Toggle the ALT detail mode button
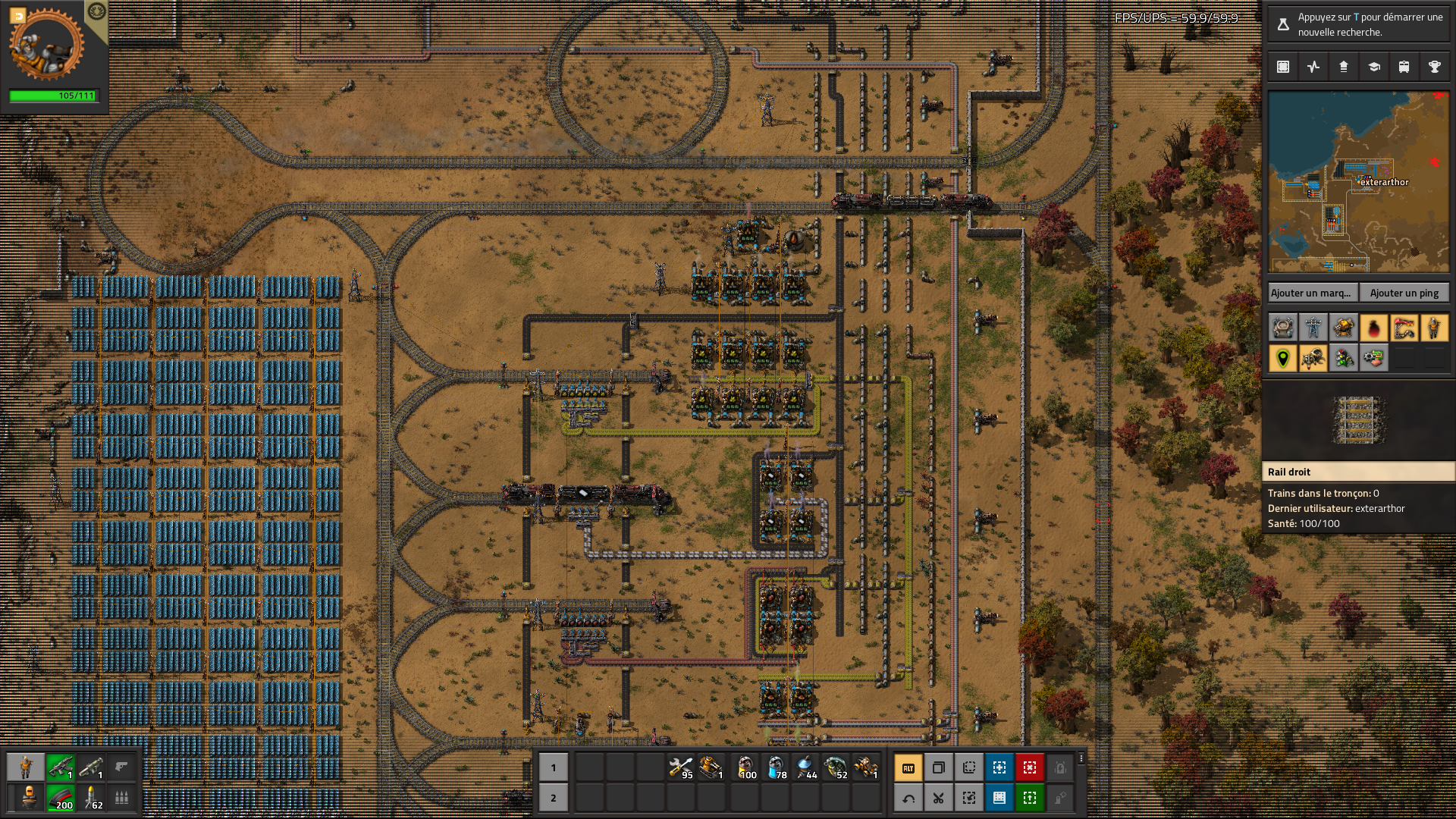 pyautogui.click(x=908, y=767)
